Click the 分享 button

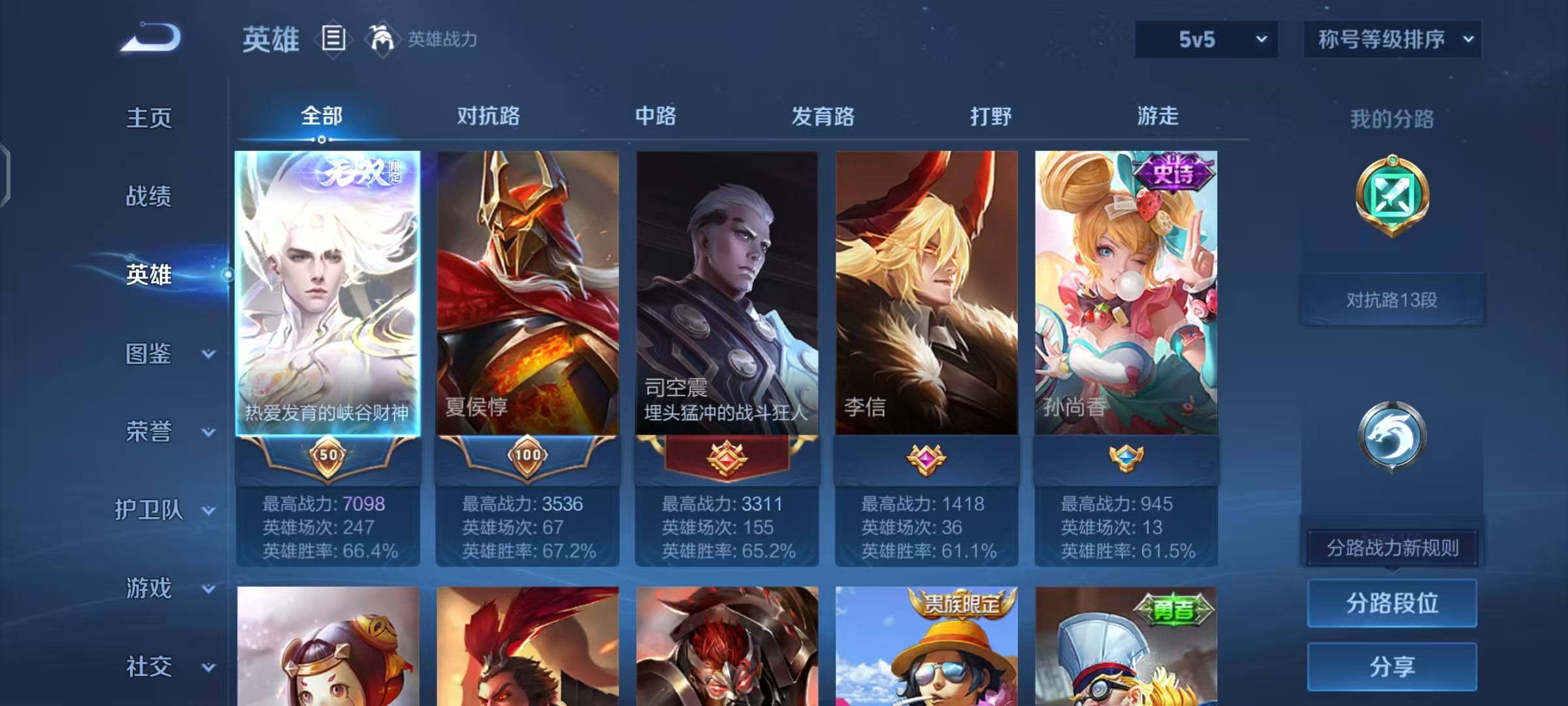coord(1392,667)
